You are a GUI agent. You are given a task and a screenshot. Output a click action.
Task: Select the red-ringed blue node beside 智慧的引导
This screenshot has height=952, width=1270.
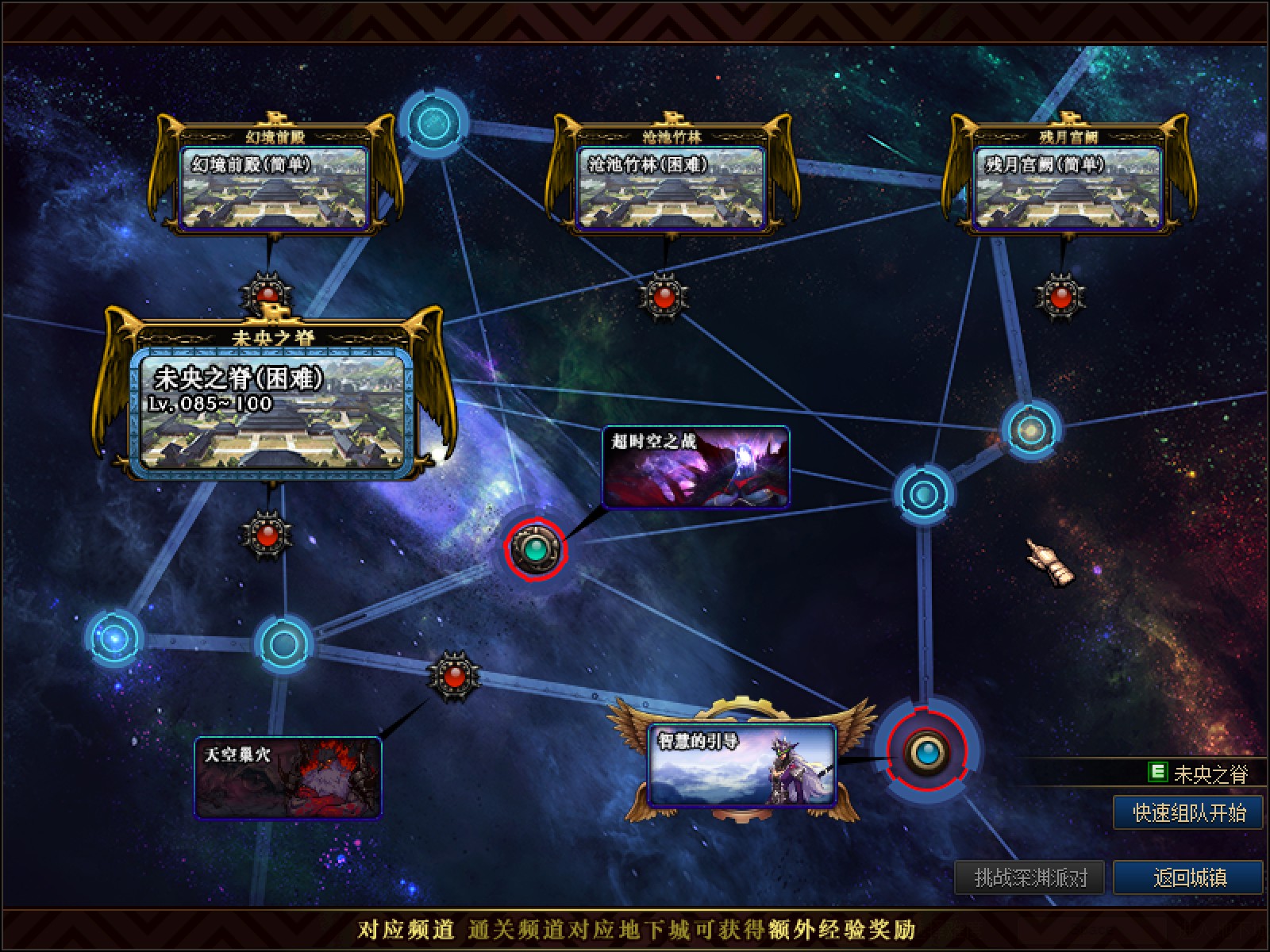click(x=926, y=750)
